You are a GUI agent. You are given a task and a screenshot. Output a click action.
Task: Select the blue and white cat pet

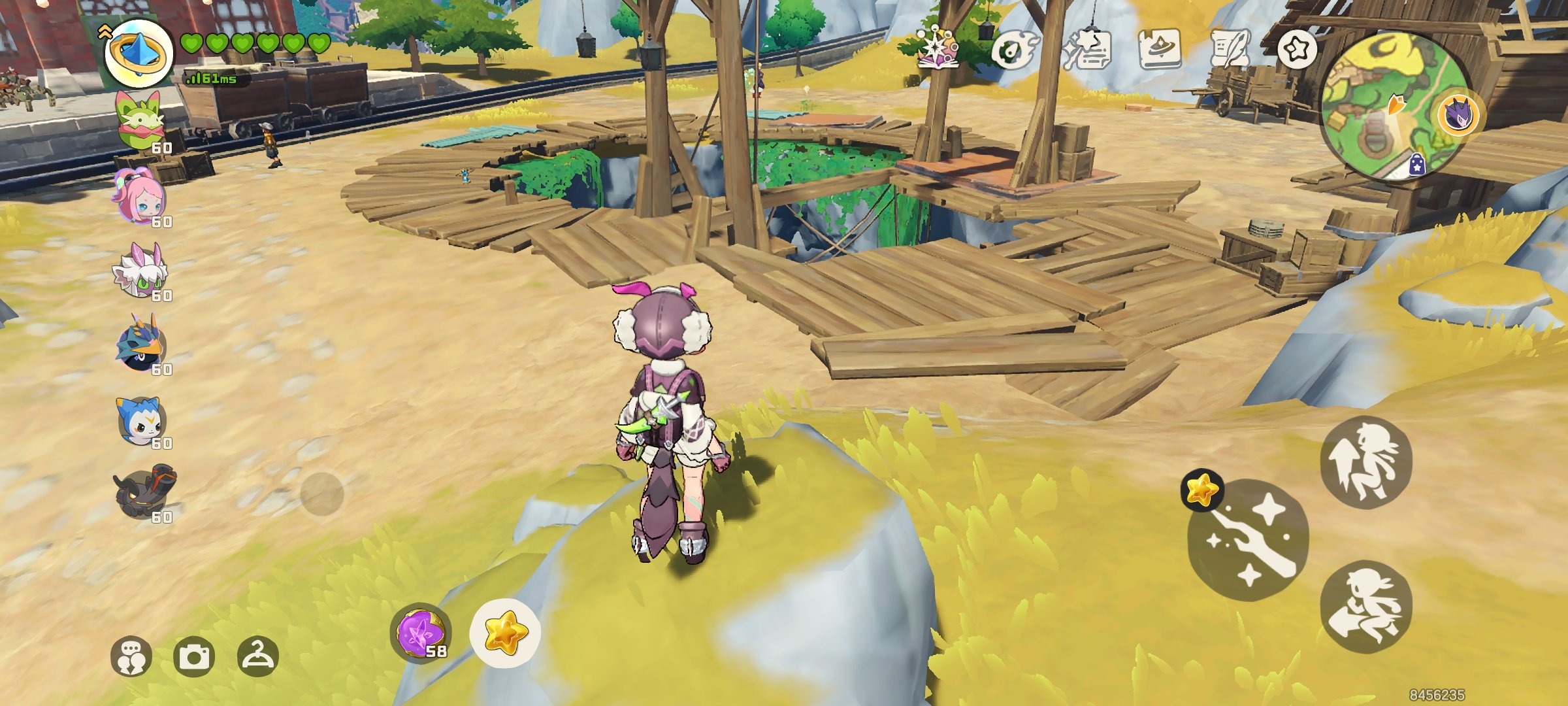coord(140,418)
